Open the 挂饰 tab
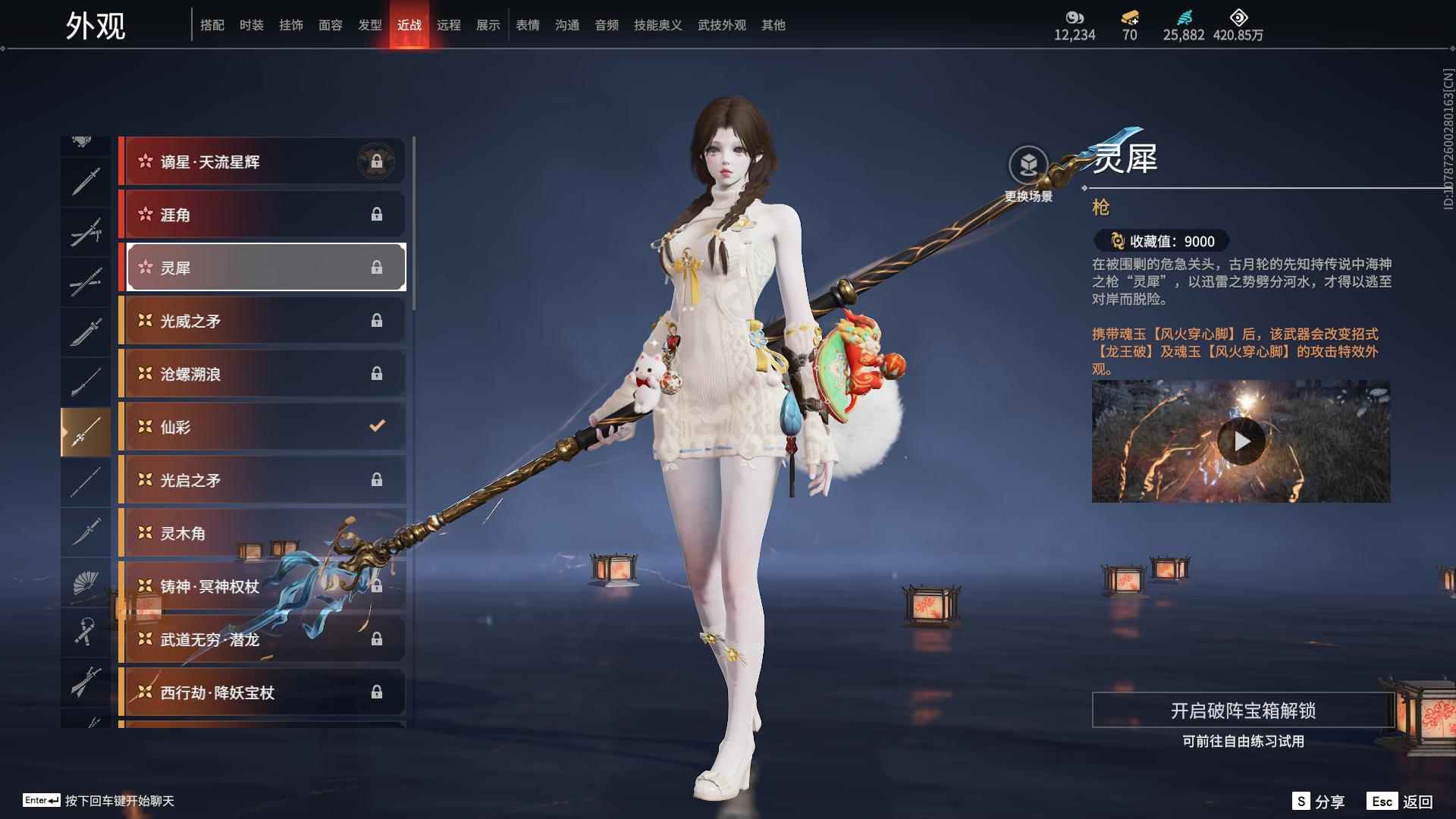Image resolution: width=1456 pixels, height=819 pixels. click(290, 25)
